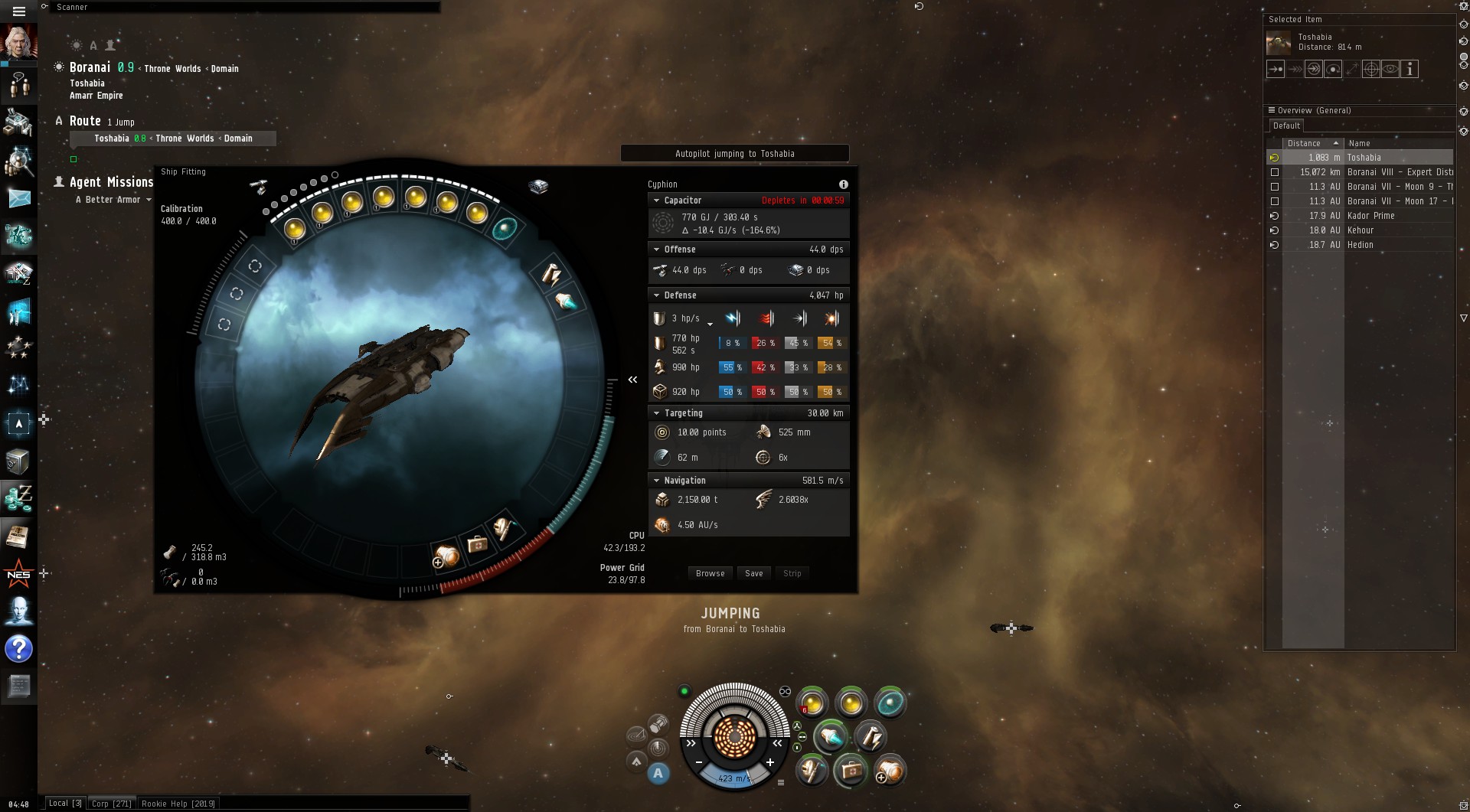This screenshot has width=1470, height=812.
Task: Collapse the Capacitor stats section
Action: [656, 201]
